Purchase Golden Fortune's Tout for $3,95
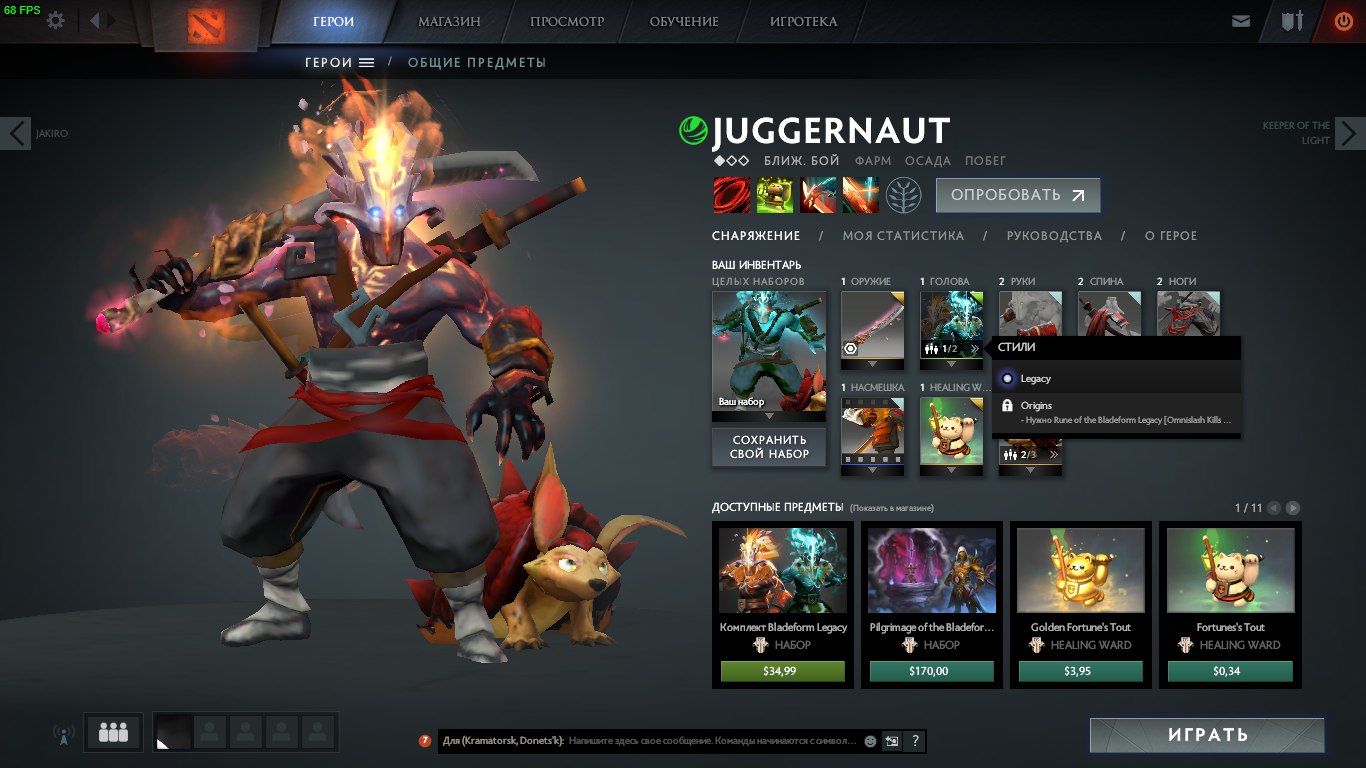 1080,671
